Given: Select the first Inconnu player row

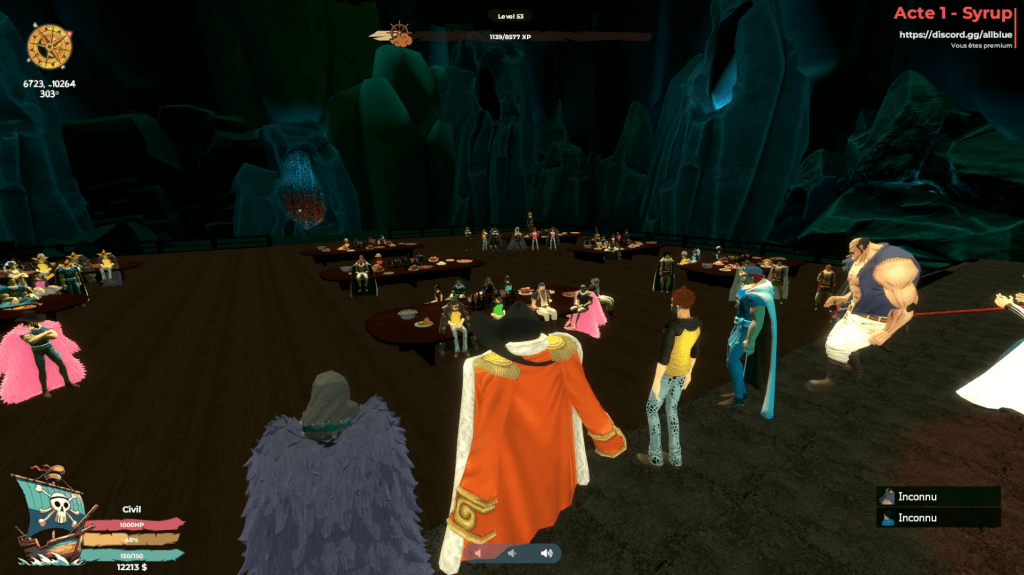Looking at the screenshot, I should tap(938, 497).
